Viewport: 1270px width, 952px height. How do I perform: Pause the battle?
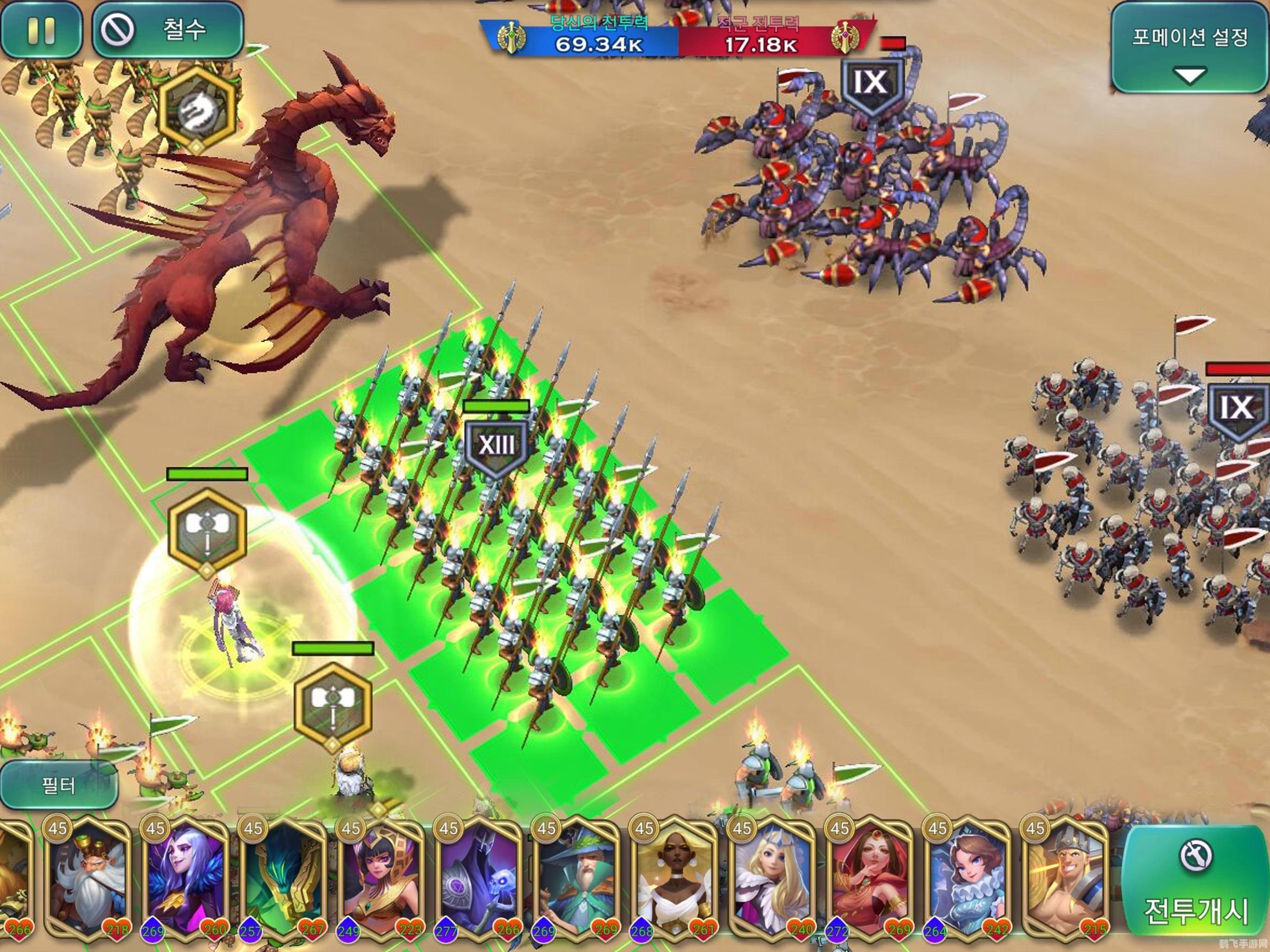[x=41, y=30]
